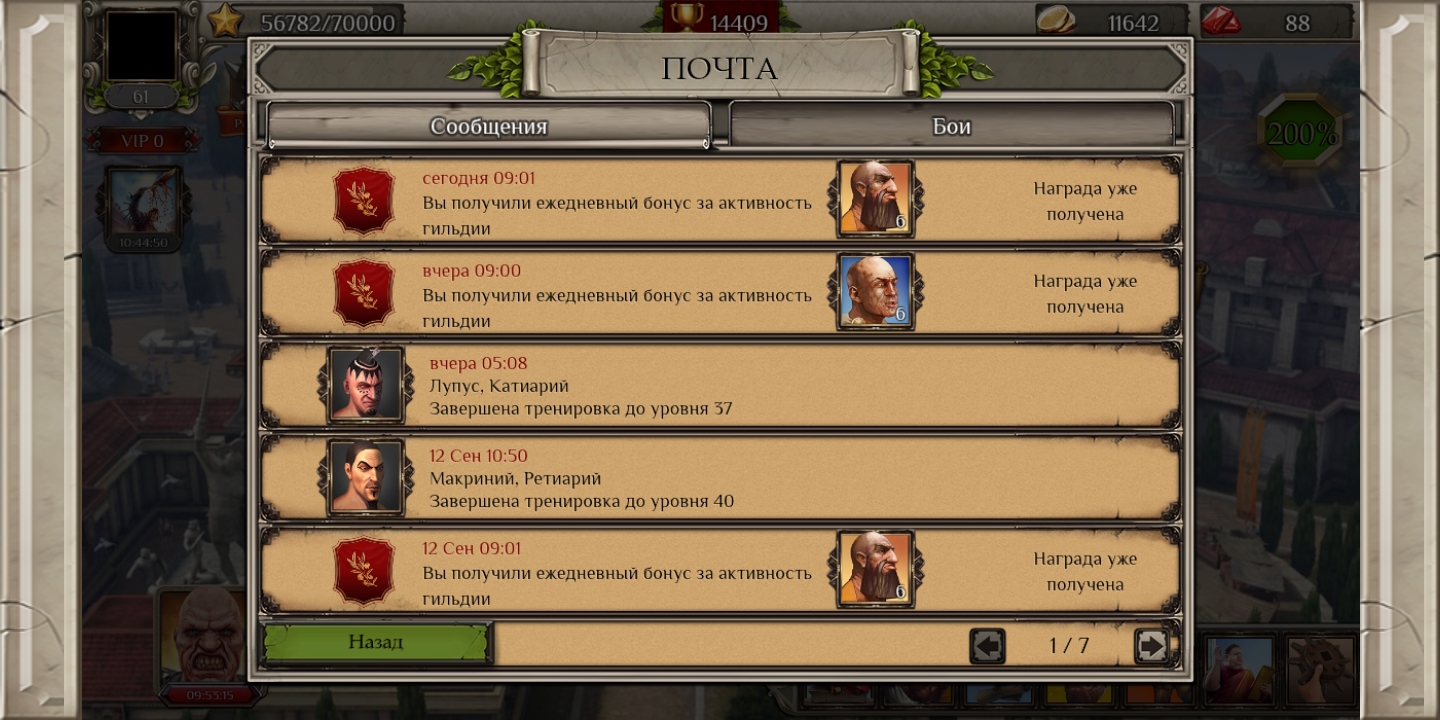Open the player avatar profile
This screenshot has height=720, width=1440.
point(141,46)
